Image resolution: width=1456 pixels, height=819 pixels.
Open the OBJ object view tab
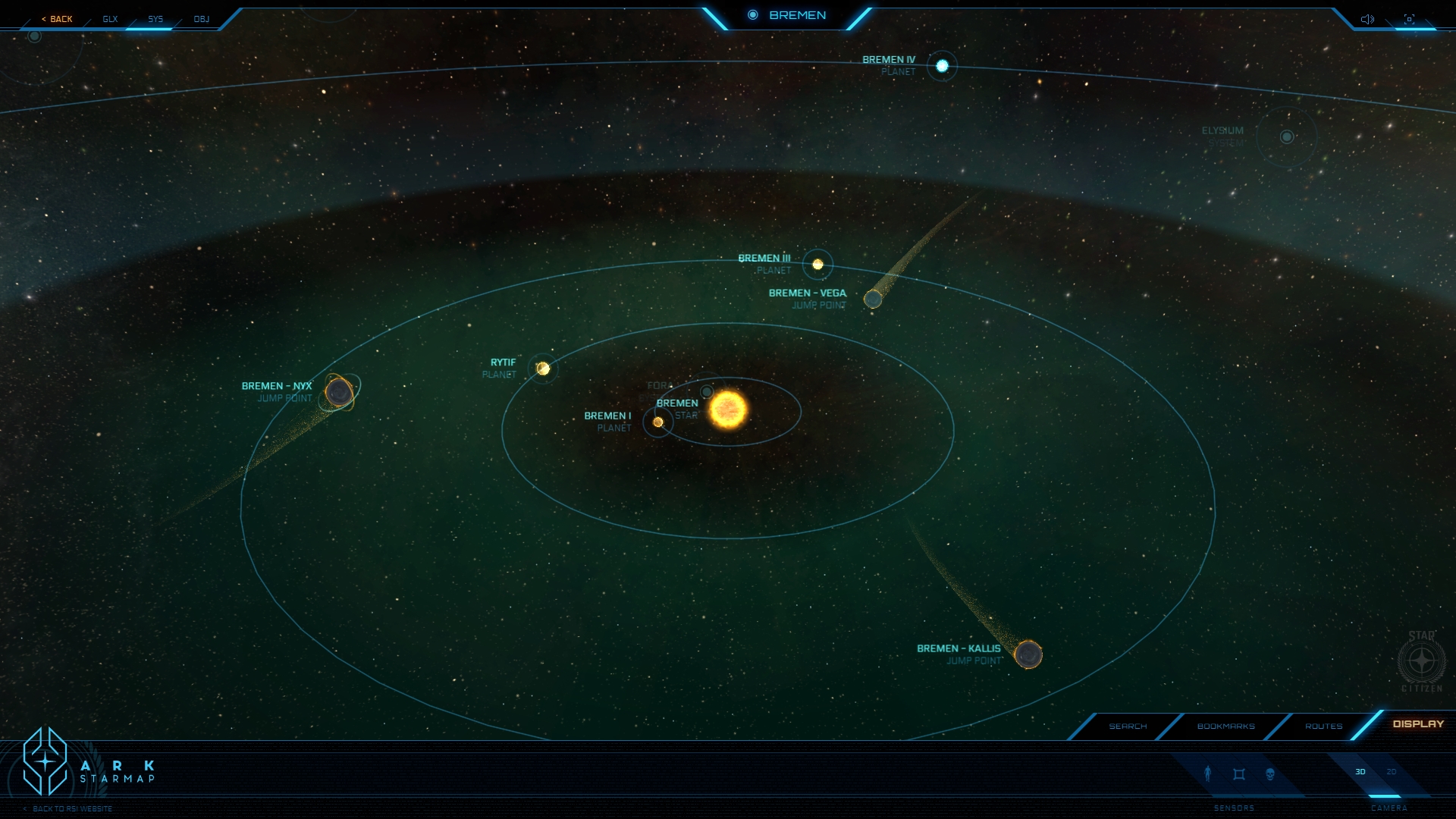point(201,19)
